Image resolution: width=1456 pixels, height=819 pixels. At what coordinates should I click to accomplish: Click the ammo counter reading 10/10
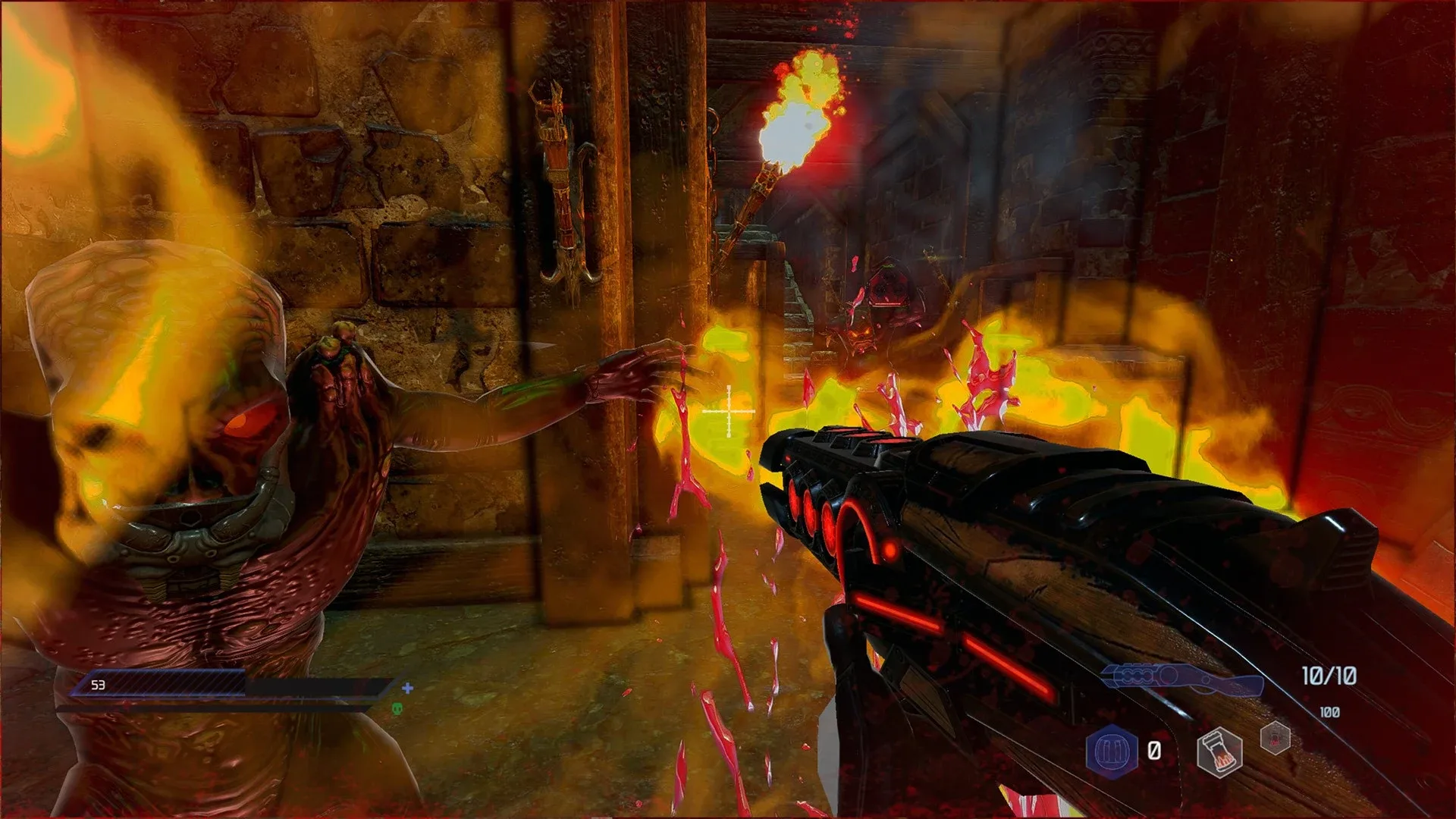[x=1329, y=676]
